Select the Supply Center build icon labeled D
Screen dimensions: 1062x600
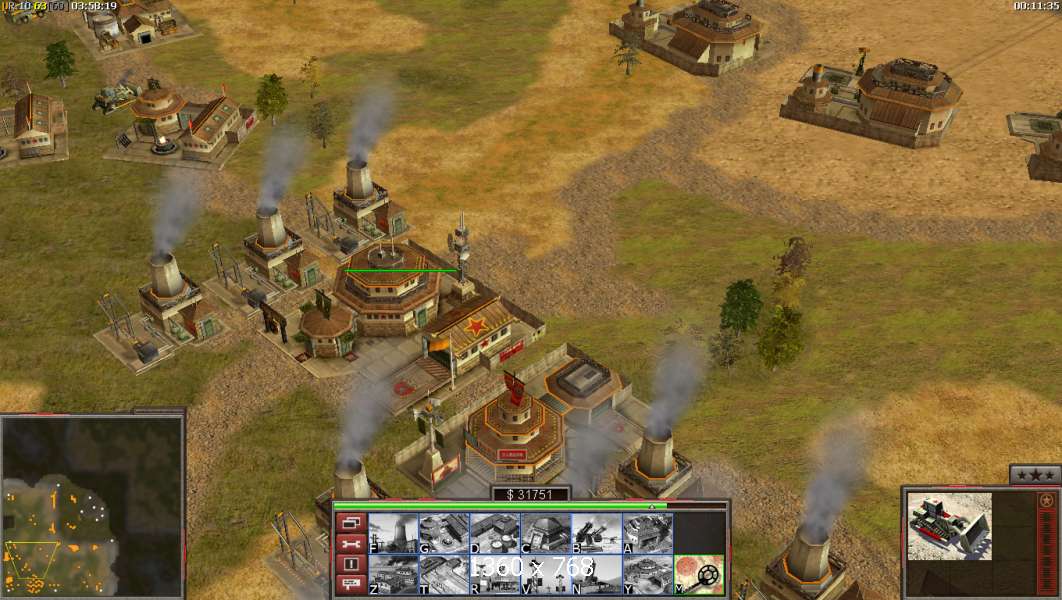[495, 533]
